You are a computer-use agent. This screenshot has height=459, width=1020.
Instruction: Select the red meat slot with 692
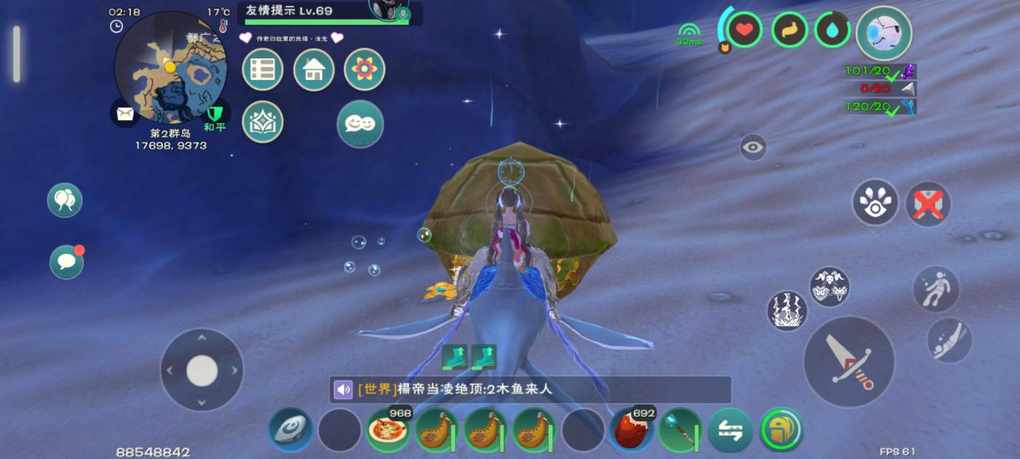click(632, 431)
